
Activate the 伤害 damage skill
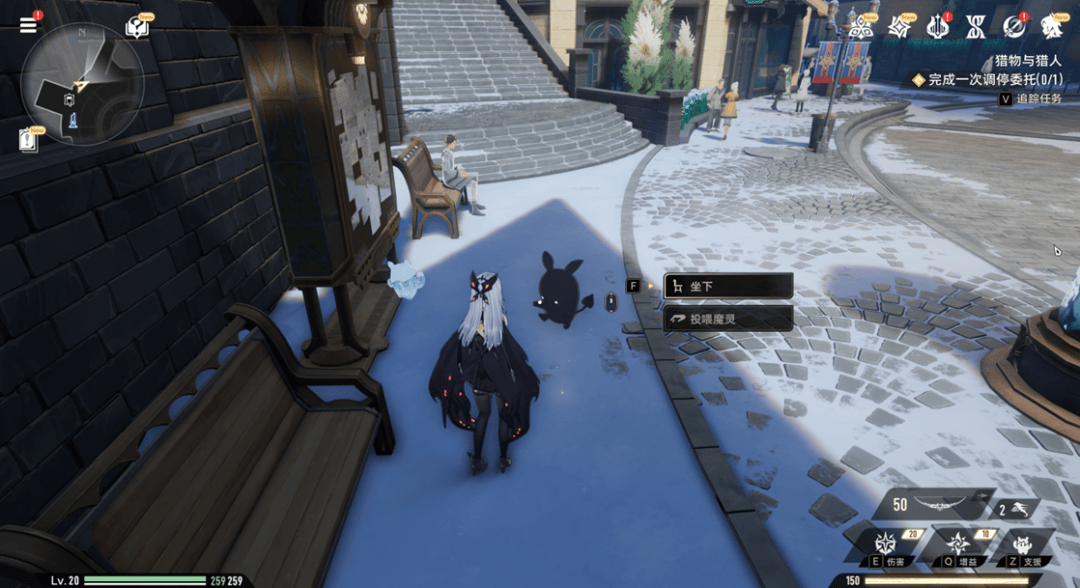coord(885,545)
